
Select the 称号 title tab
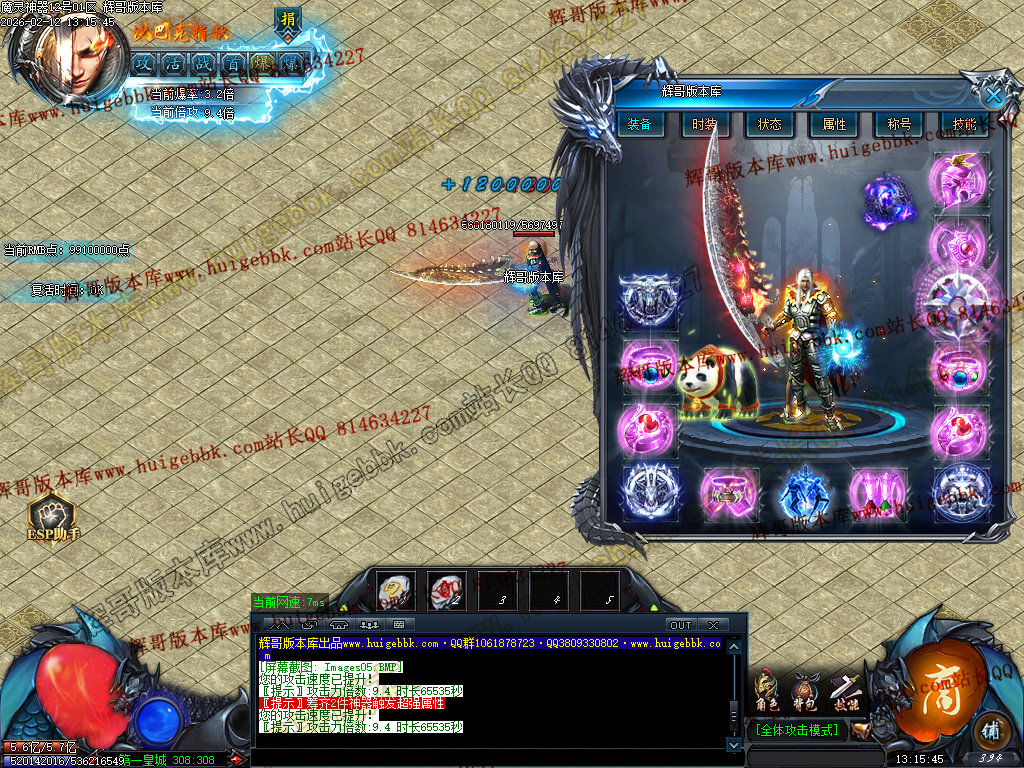pos(899,125)
